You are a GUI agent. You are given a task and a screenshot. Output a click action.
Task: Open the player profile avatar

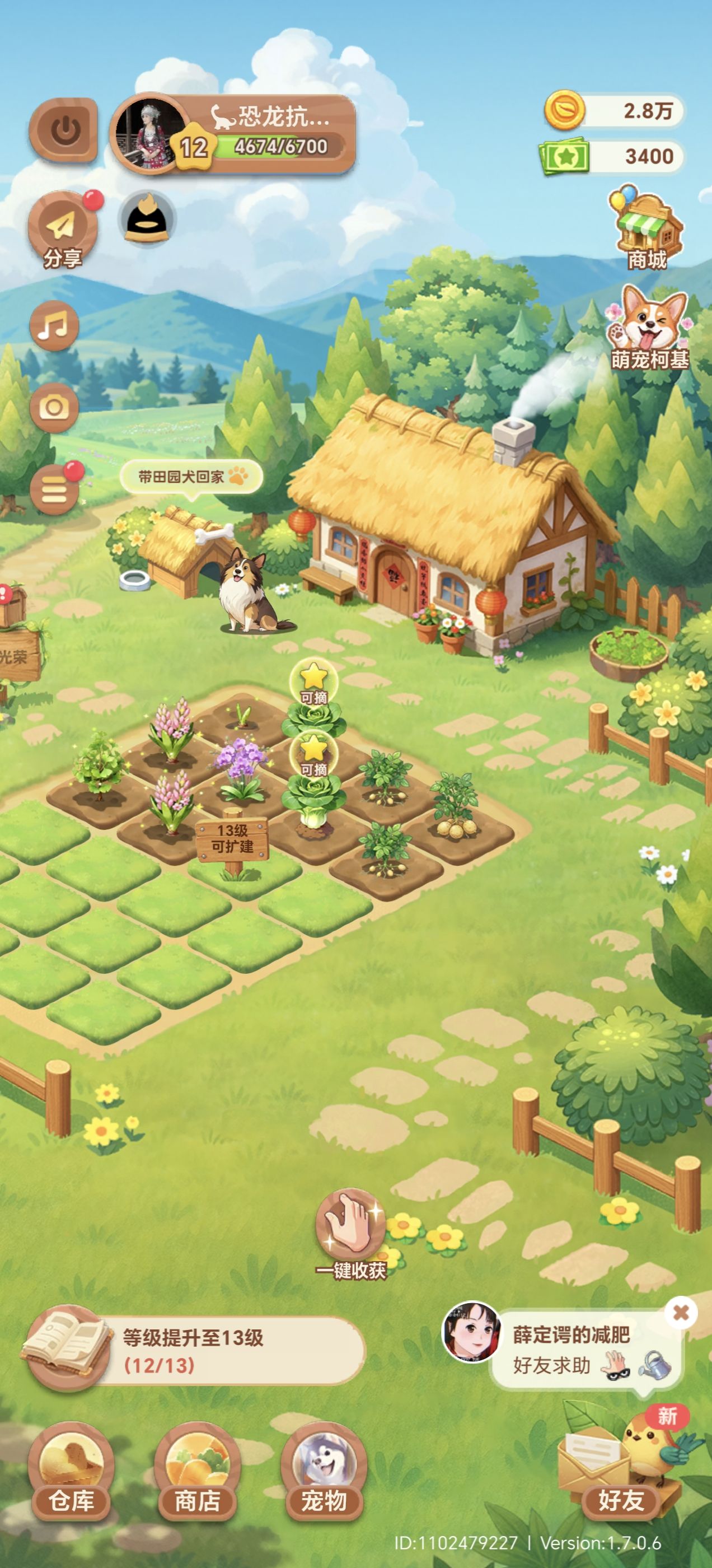point(149,133)
